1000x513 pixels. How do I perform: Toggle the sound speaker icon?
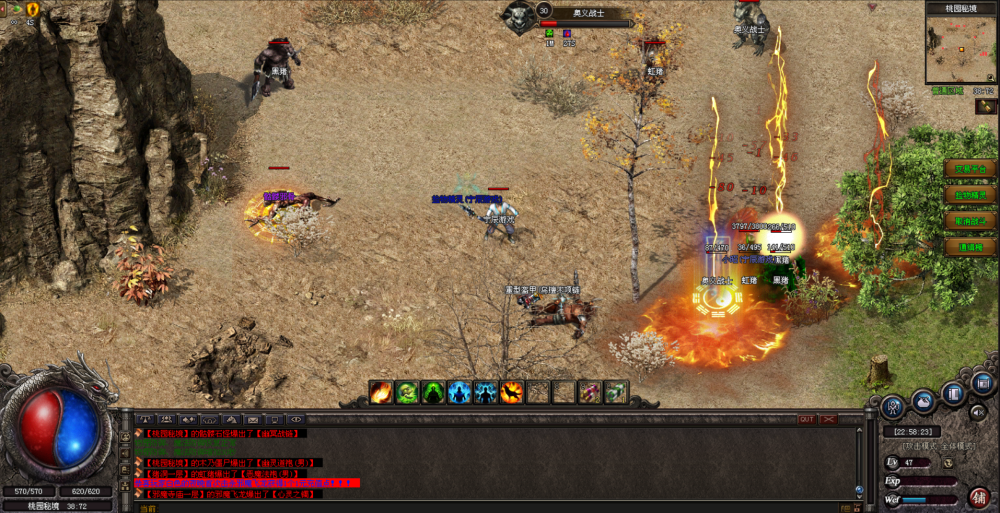click(x=977, y=411)
